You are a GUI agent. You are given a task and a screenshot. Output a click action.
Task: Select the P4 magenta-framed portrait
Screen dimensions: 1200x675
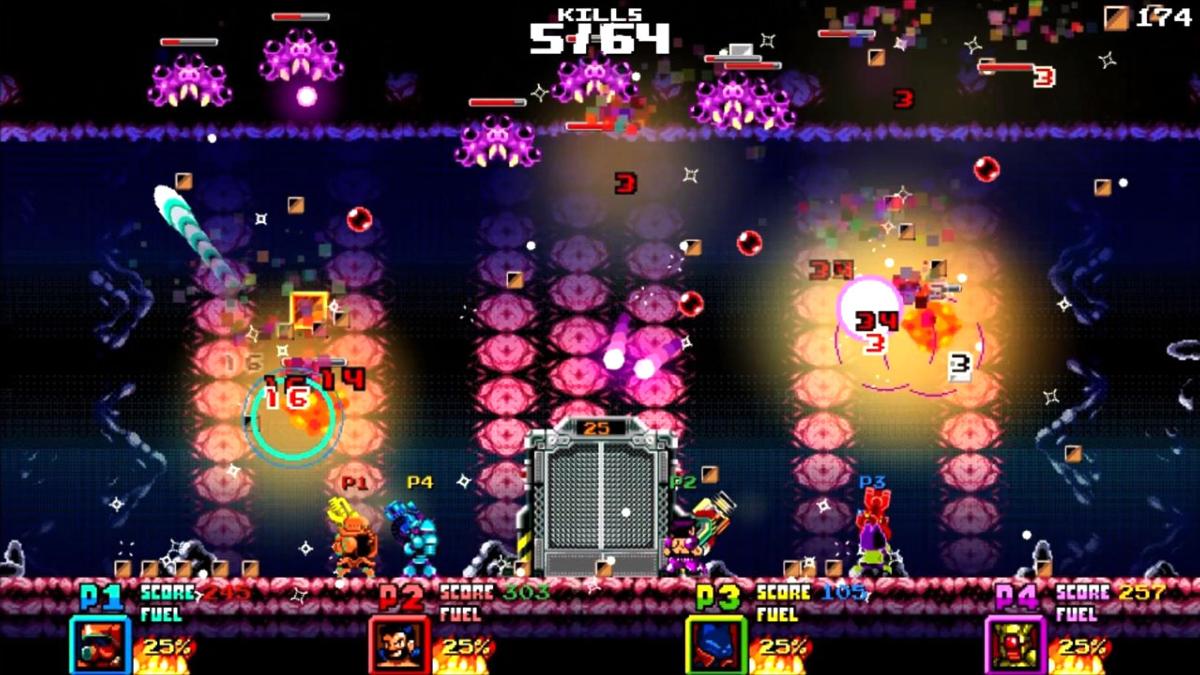pyautogui.click(x=1015, y=645)
